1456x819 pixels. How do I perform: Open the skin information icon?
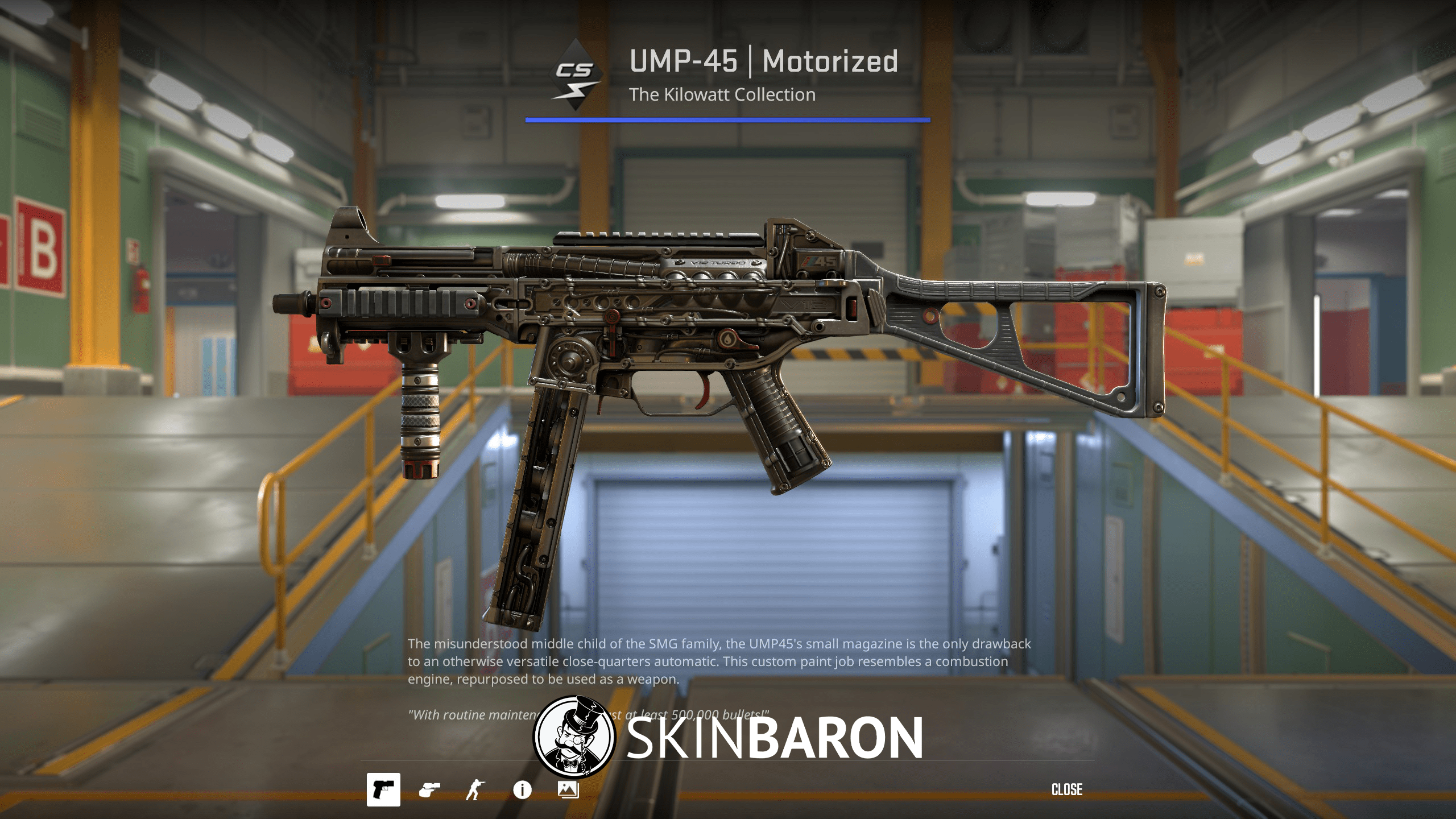[522, 789]
